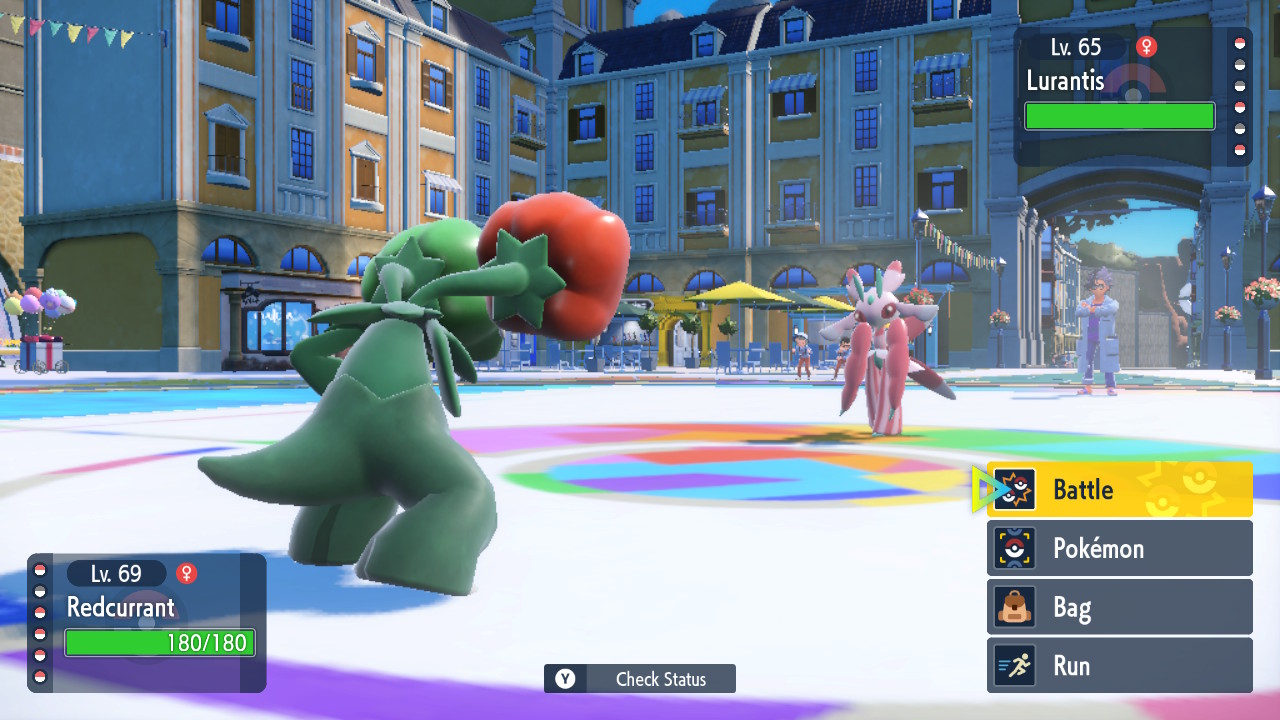The width and height of the screenshot is (1280, 720).
Task: Click the Check Status button
Action: (x=640, y=679)
